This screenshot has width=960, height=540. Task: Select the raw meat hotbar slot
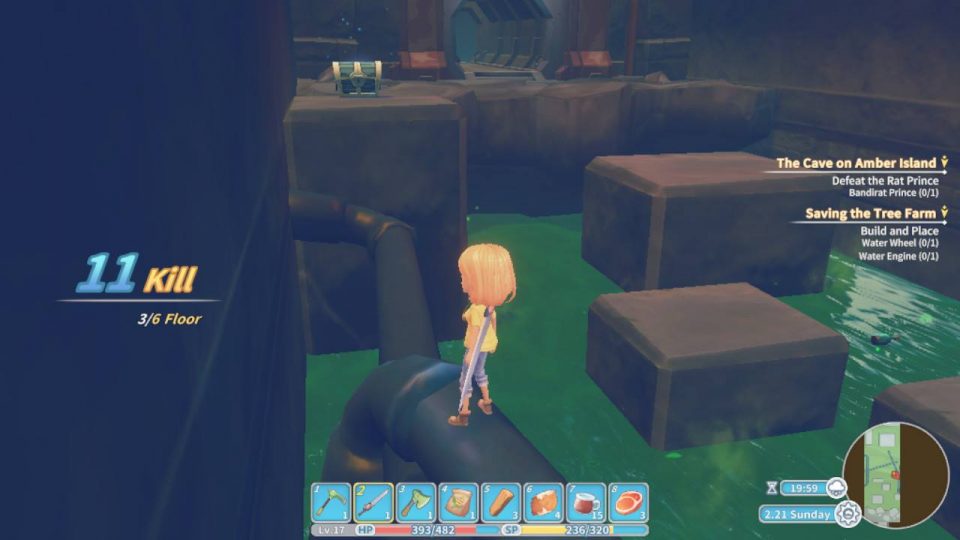(629, 503)
